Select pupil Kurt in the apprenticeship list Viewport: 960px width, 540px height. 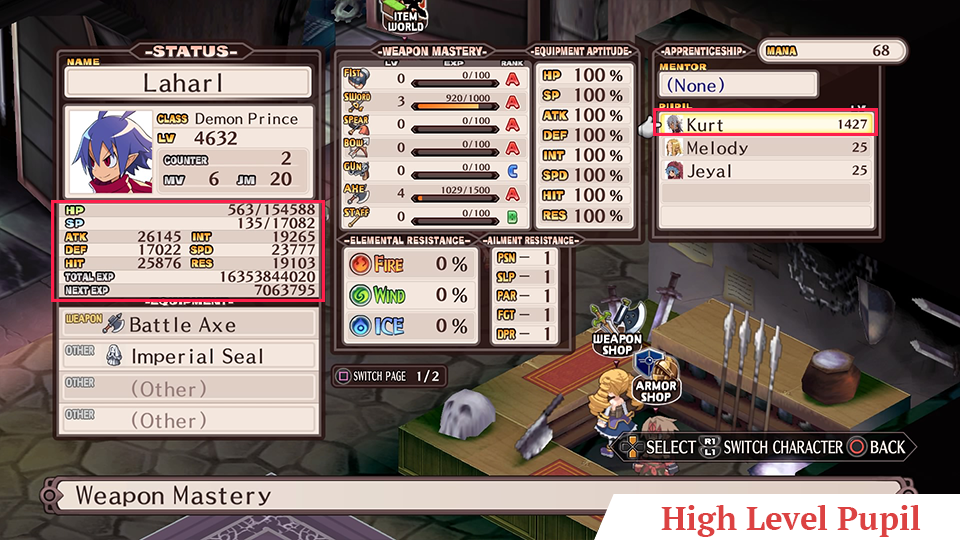pyautogui.click(x=765, y=124)
